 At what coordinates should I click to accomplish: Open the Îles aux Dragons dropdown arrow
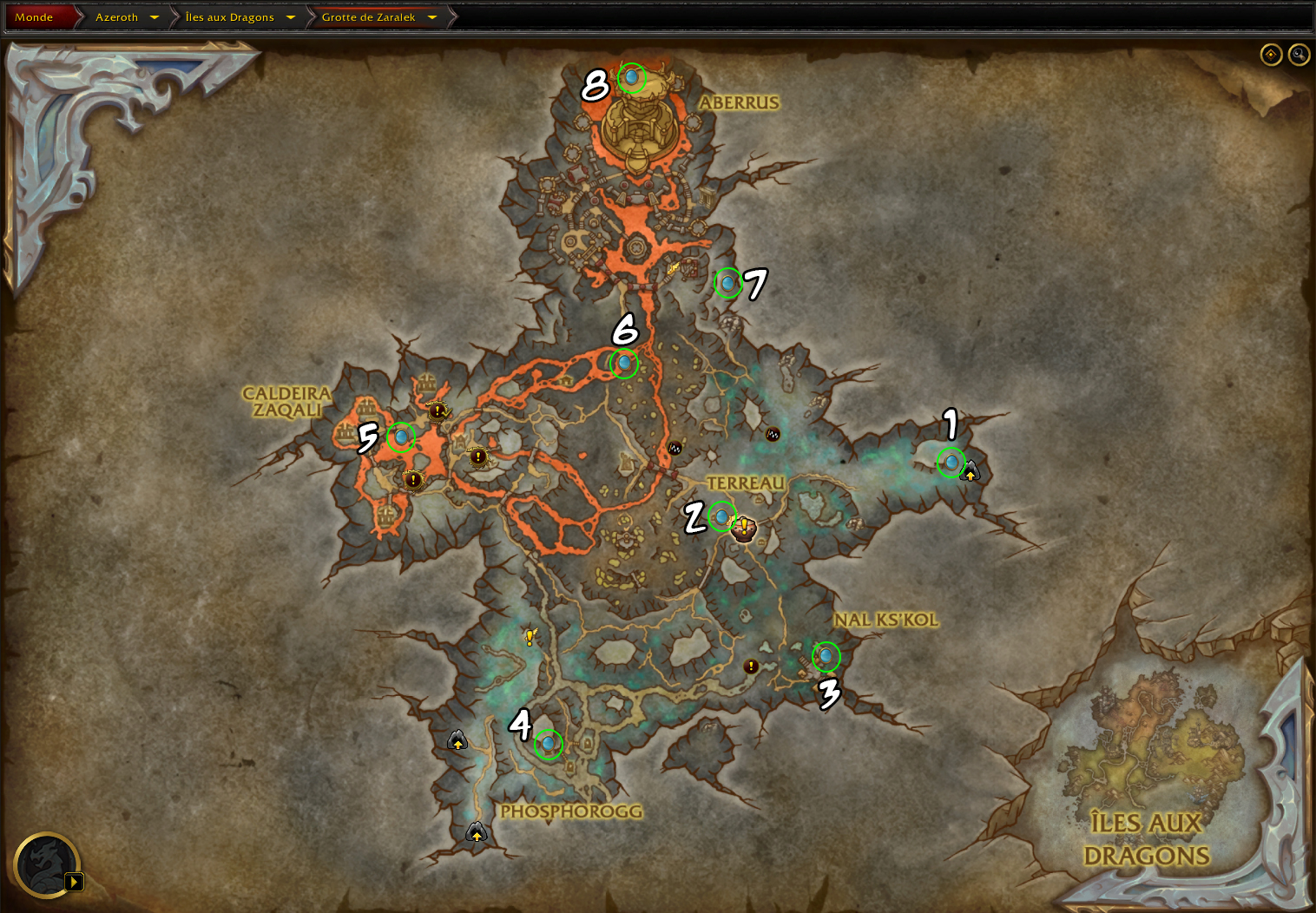point(291,17)
